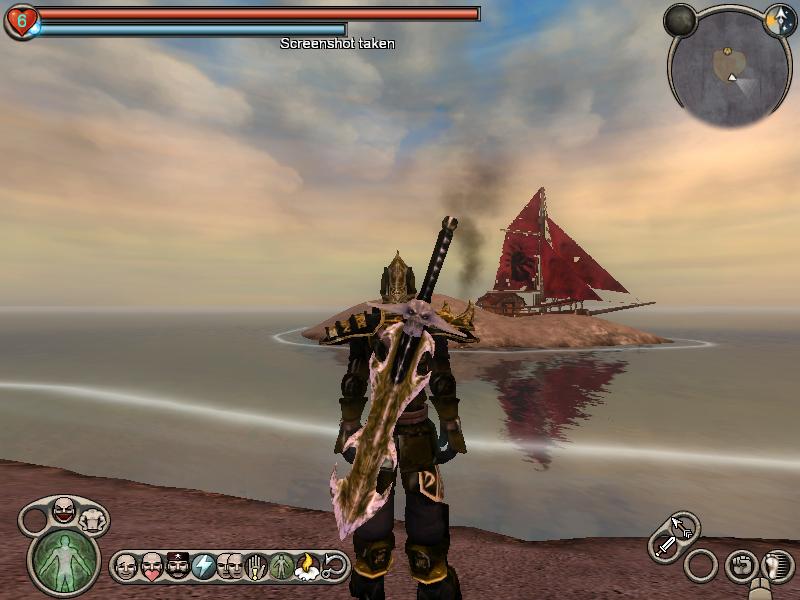
Task: Click the dark orb beside the minimap
Action: pyautogui.click(x=681, y=20)
